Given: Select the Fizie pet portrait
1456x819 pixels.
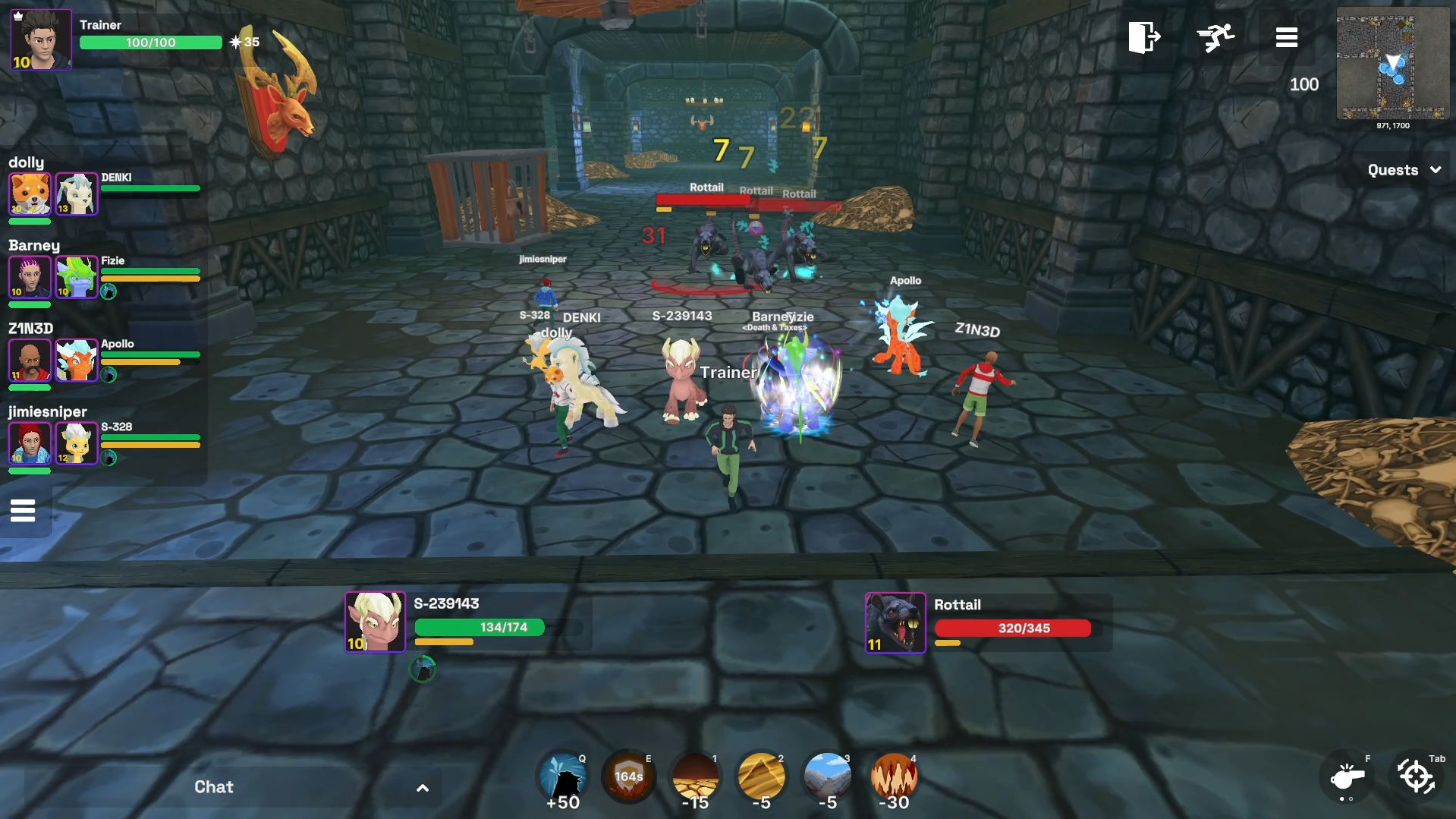Looking at the screenshot, I should 77,276.
